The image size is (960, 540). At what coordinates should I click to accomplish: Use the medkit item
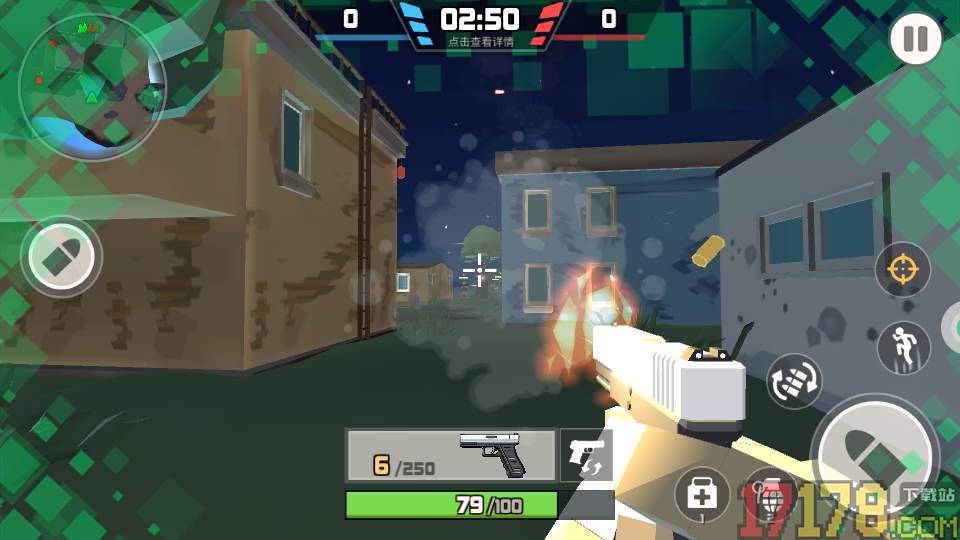click(702, 494)
